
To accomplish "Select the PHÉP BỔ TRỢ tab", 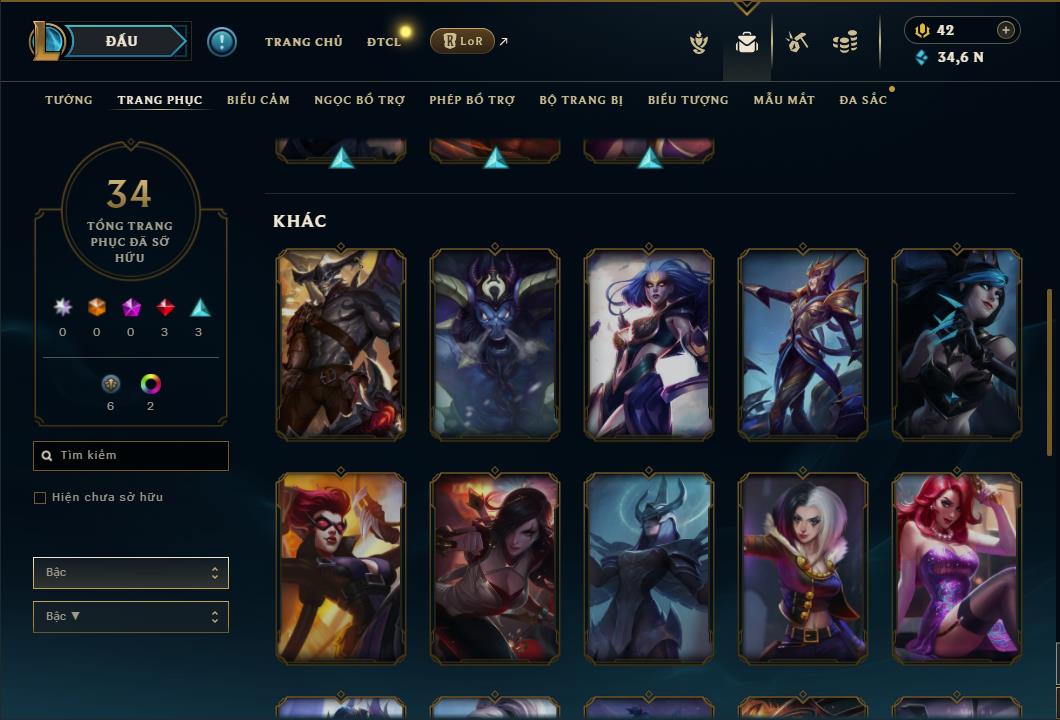I will (472, 100).
